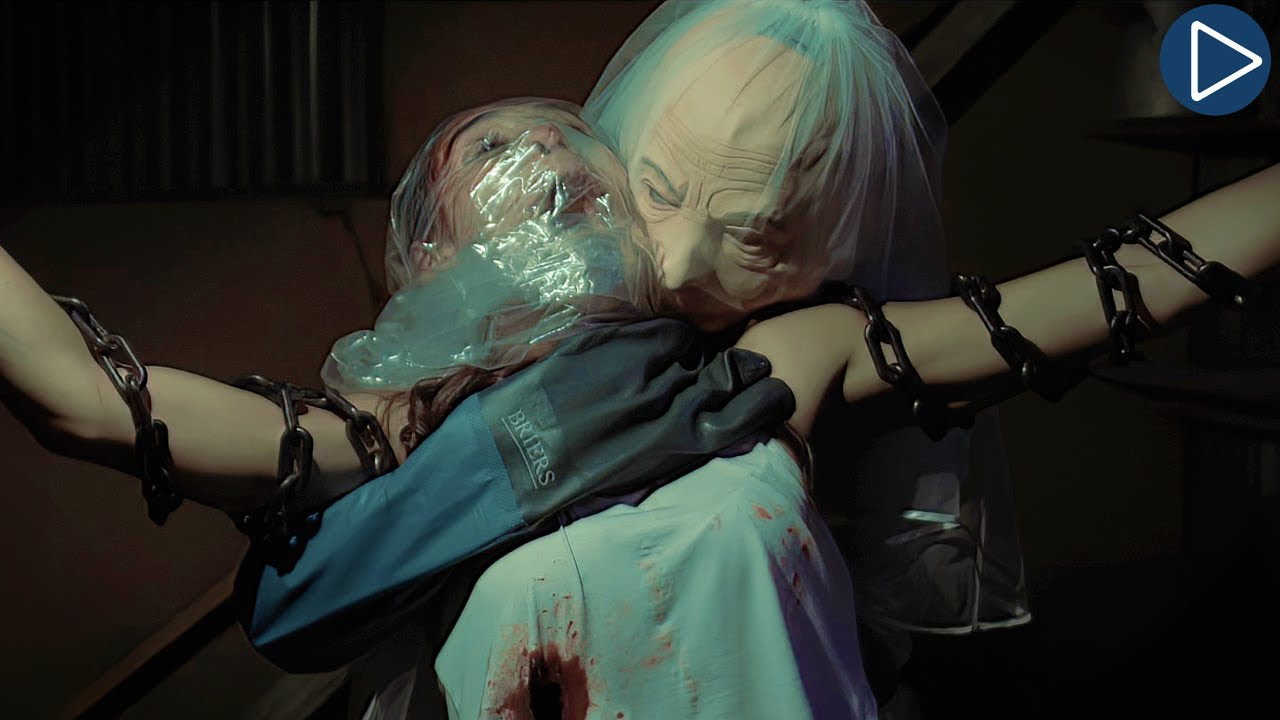The height and width of the screenshot is (720, 1280).
Task: Click the blue play button icon
Action: [1214, 60]
